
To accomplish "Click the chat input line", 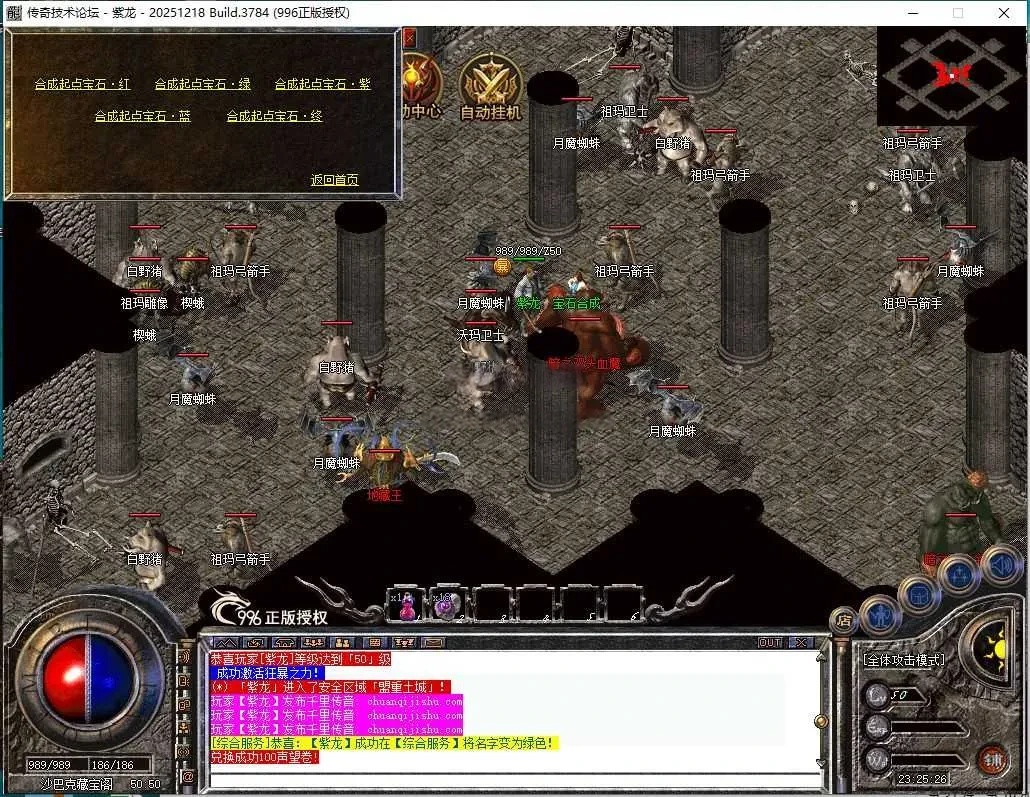I will pyautogui.click(x=510, y=779).
